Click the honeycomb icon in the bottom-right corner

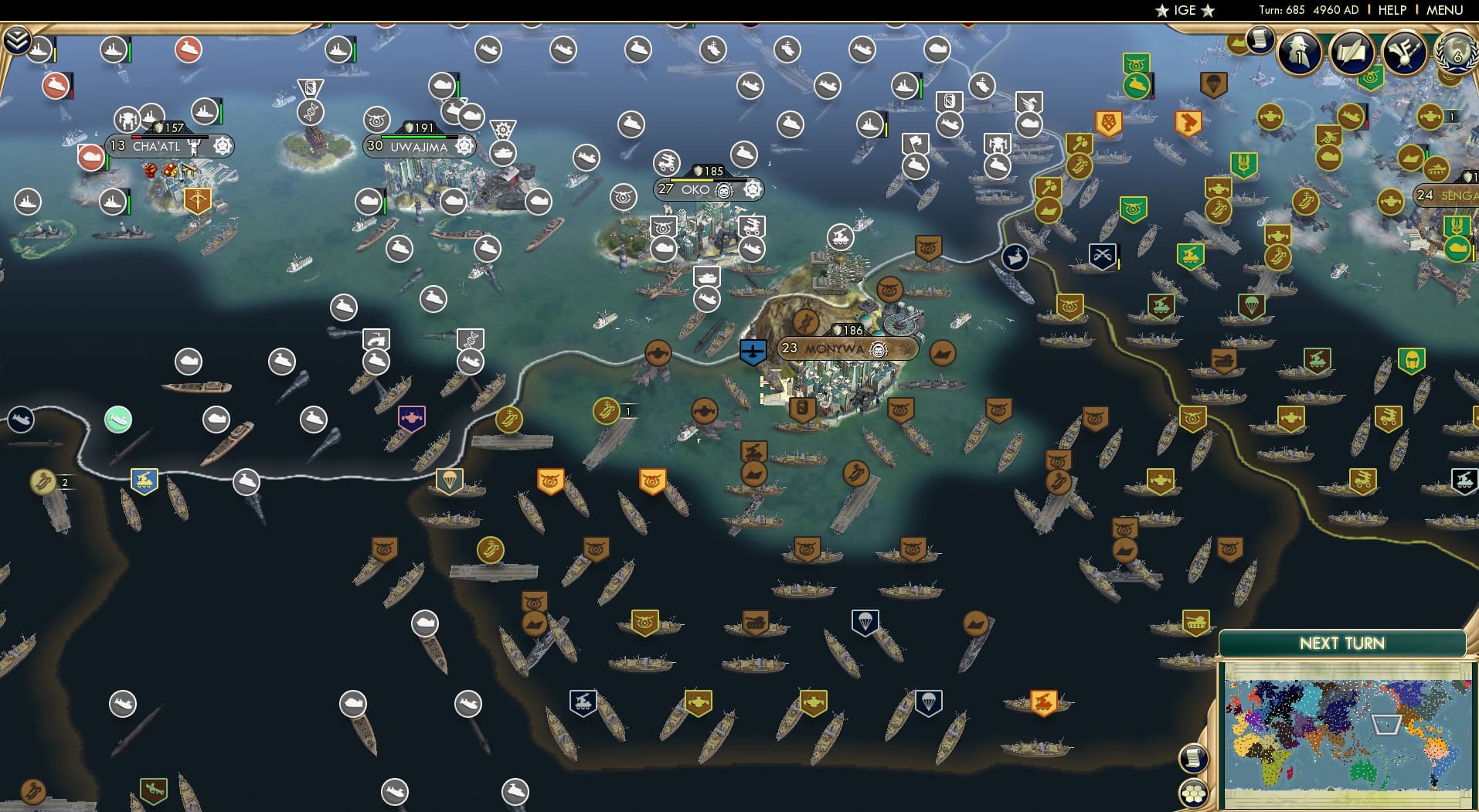[1195, 794]
